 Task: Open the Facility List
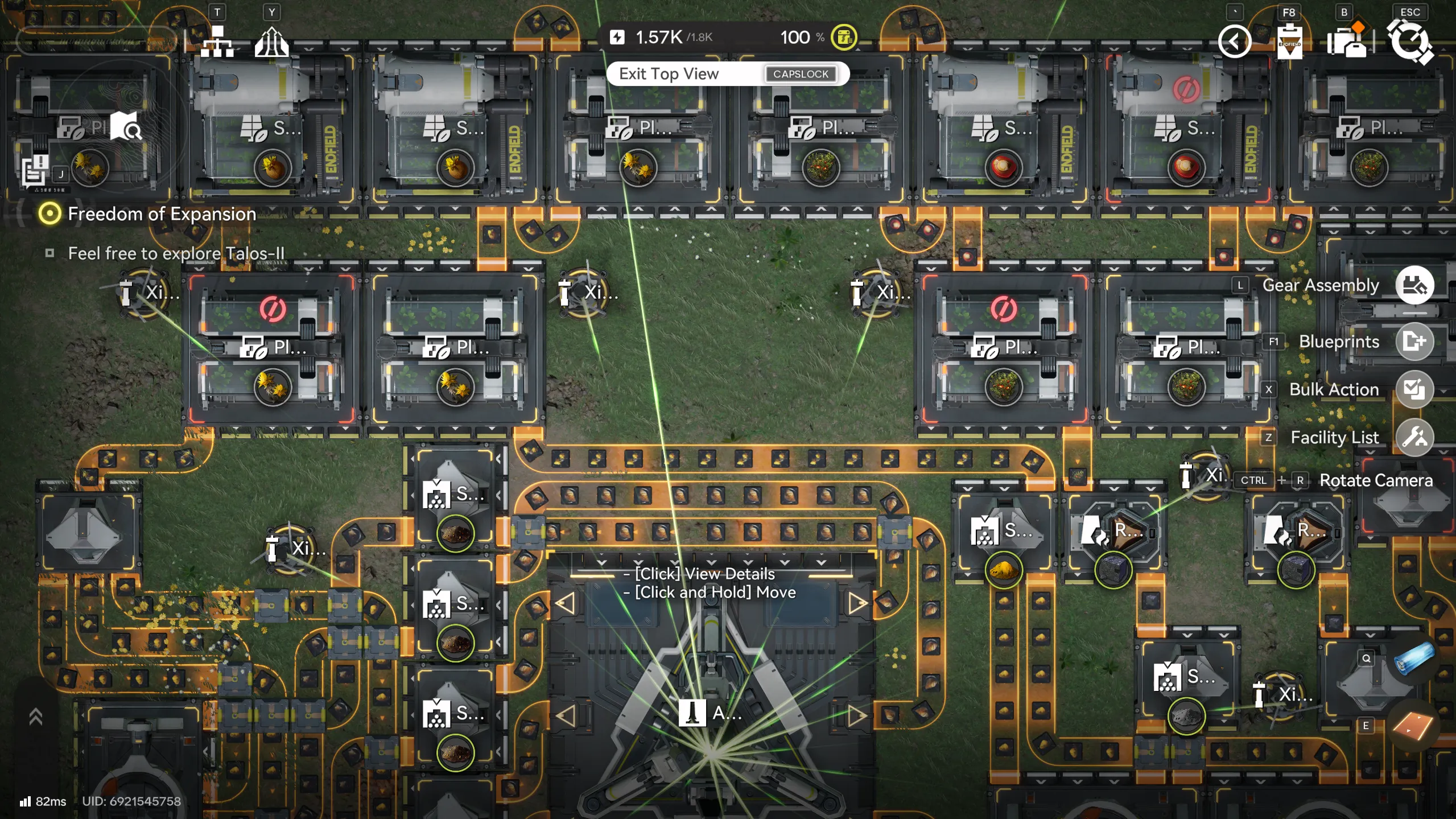[1416, 437]
